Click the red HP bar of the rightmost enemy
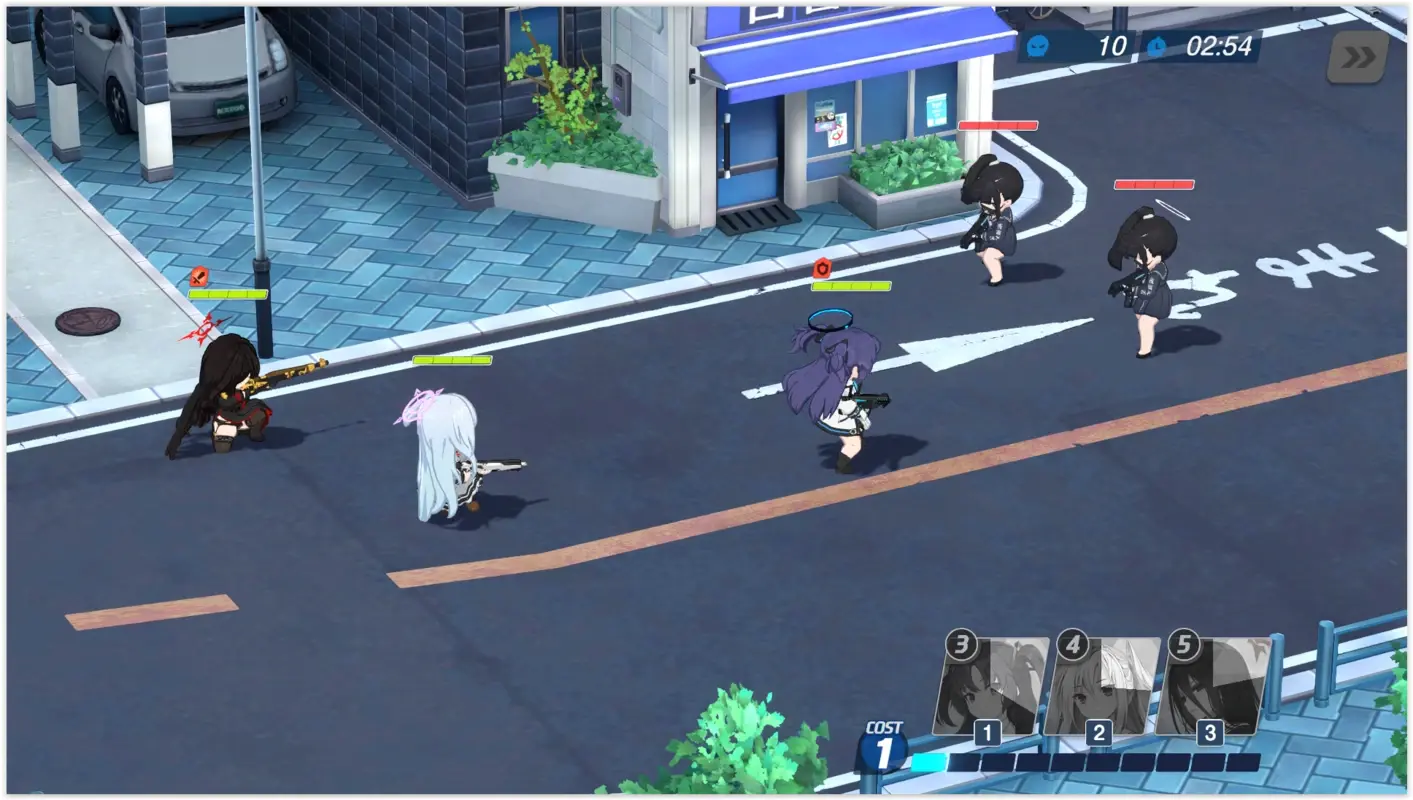1413x800 pixels. click(1152, 184)
